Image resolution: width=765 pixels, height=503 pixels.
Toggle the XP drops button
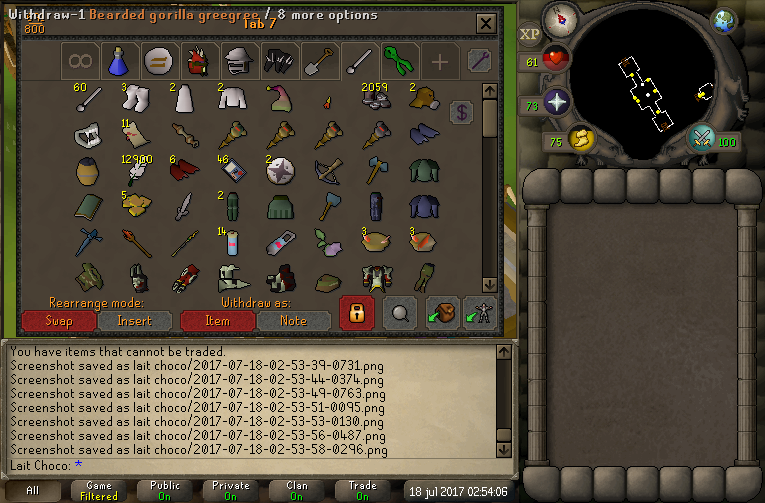[530, 34]
